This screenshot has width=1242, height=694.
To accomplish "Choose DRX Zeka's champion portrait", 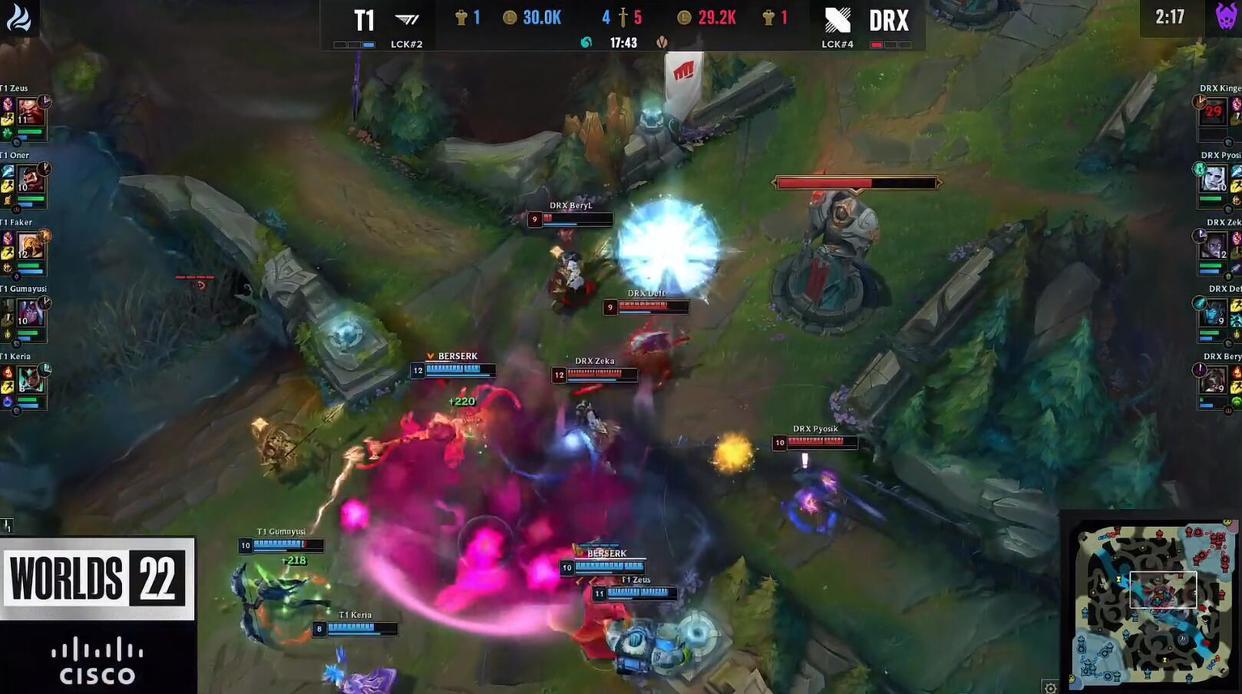I will 1213,245.
